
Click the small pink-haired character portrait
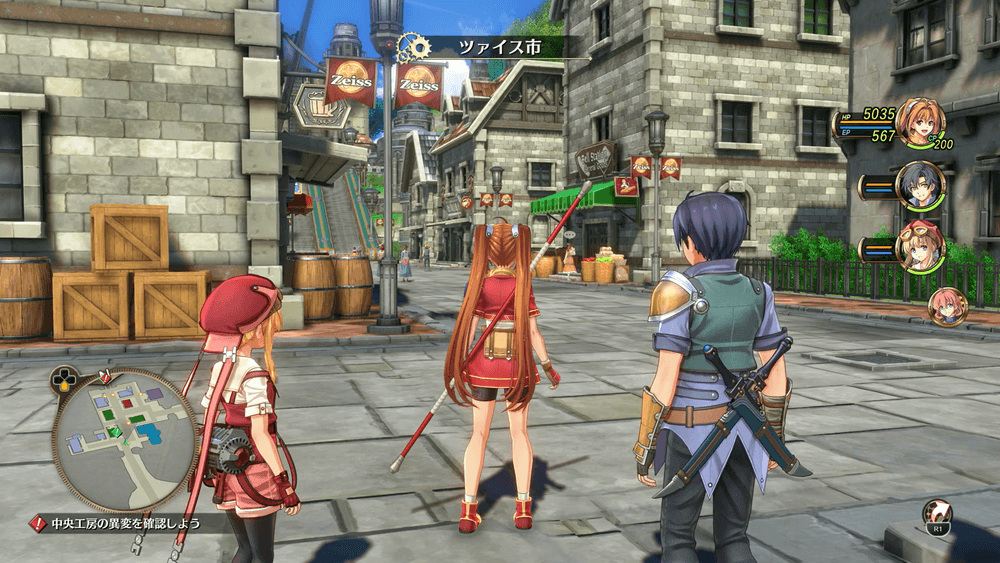tap(947, 307)
